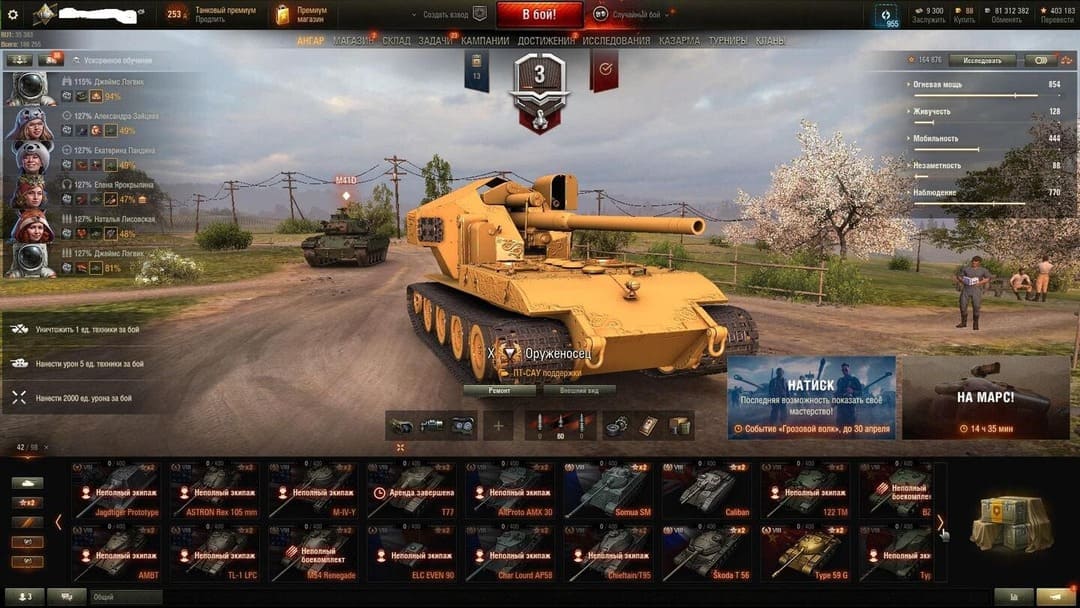Open the Склад tab

(x=396, y=41)
